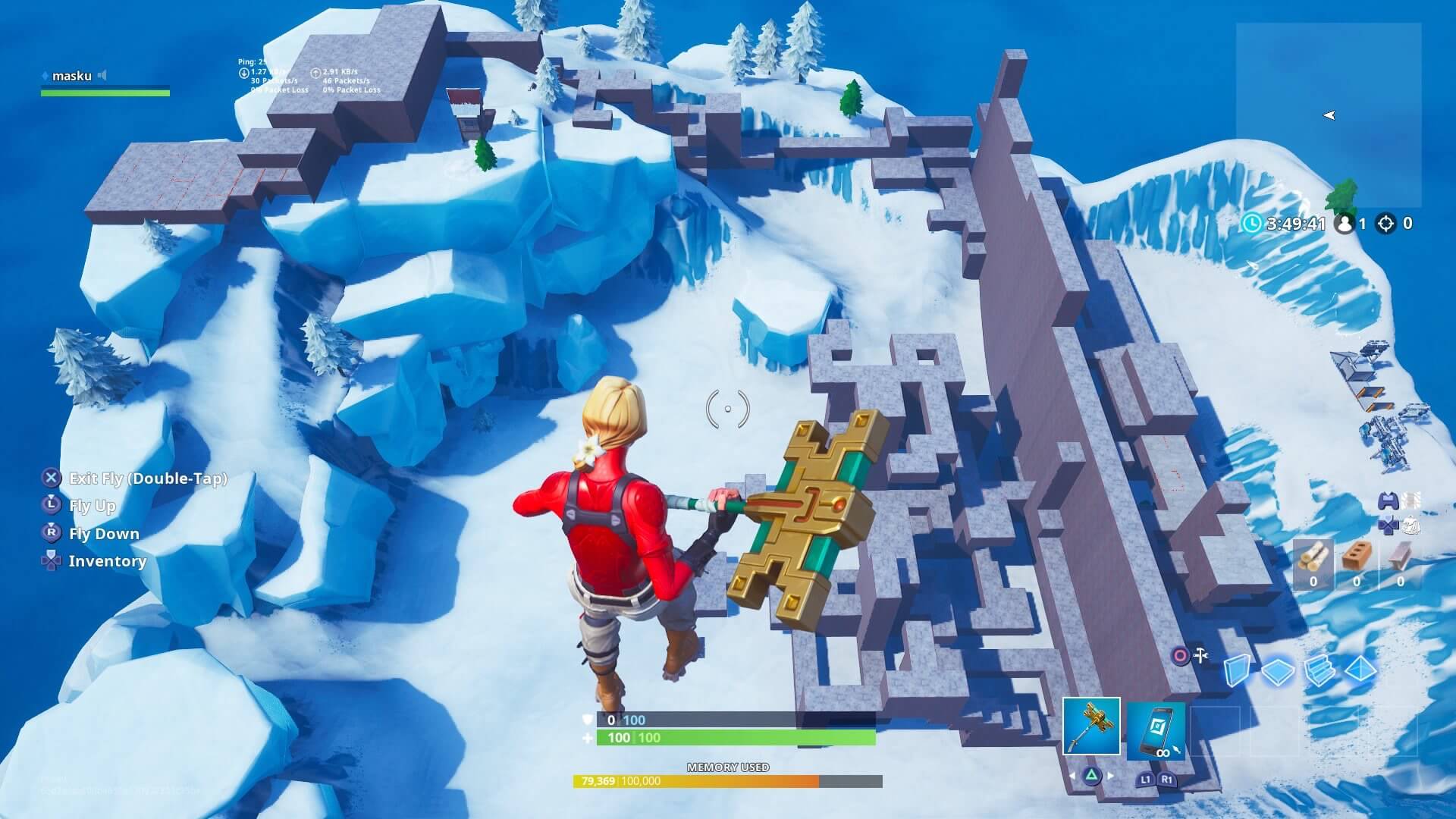Select the wall building piece icon
The height and width of the screenshot is (819, 1456).
1238,670
